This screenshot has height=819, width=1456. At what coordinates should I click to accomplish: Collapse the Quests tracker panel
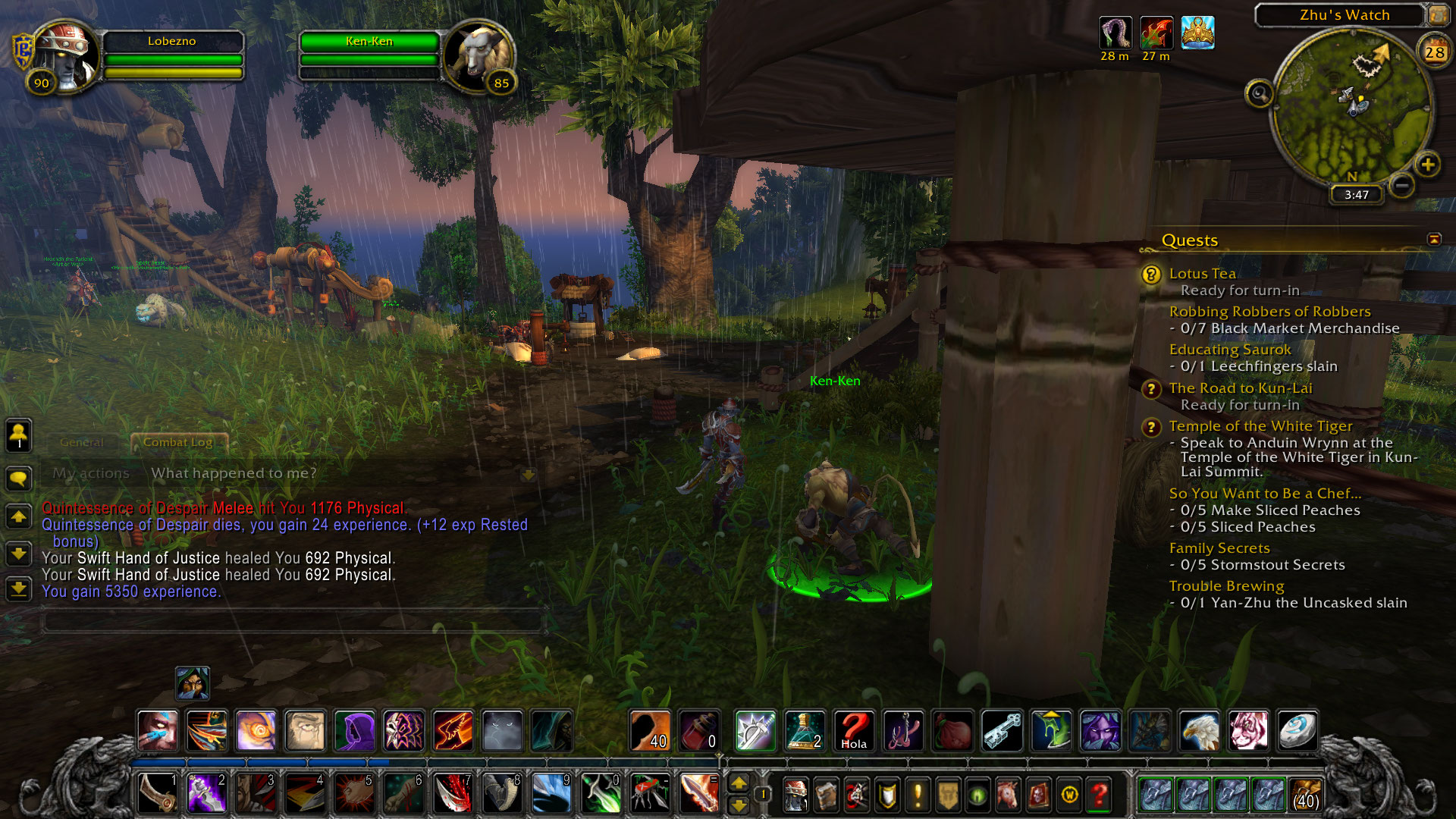pyautogui.click(x=1434, y=240)
